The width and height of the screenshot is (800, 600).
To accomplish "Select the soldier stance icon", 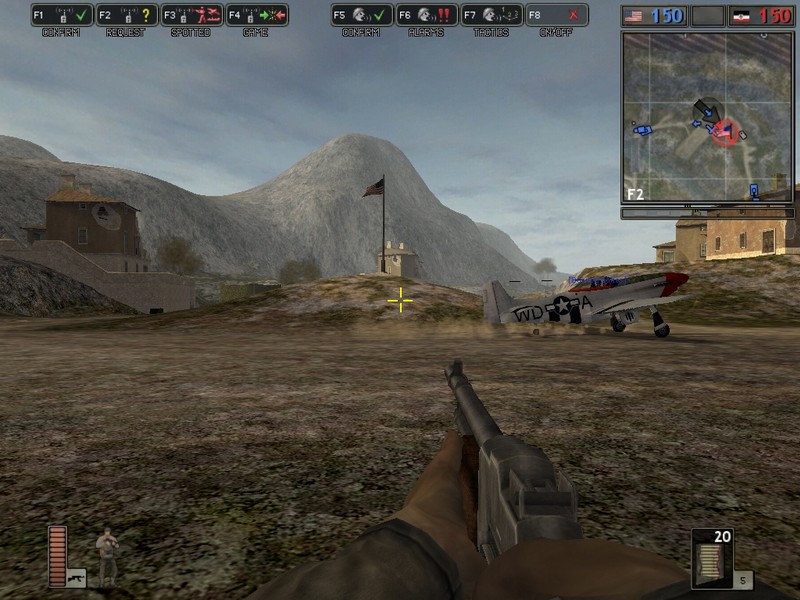I will (x=106, y=553).
